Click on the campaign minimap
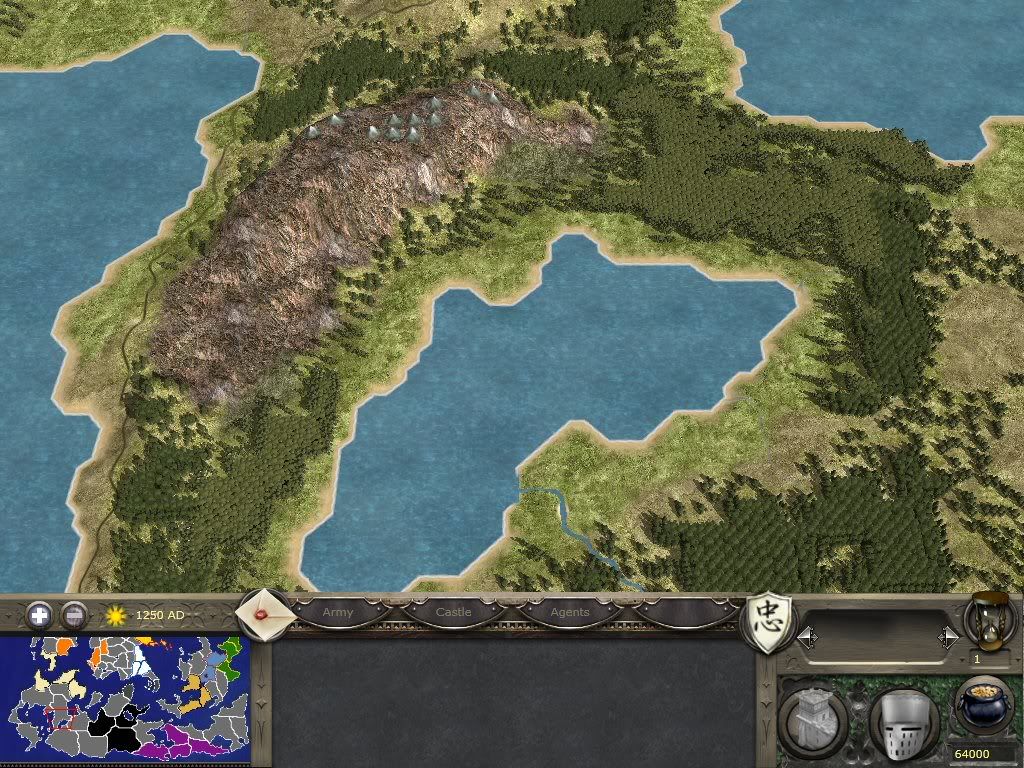The height and width of the screenshot is (768, 1024). click(x=125, y=700)
